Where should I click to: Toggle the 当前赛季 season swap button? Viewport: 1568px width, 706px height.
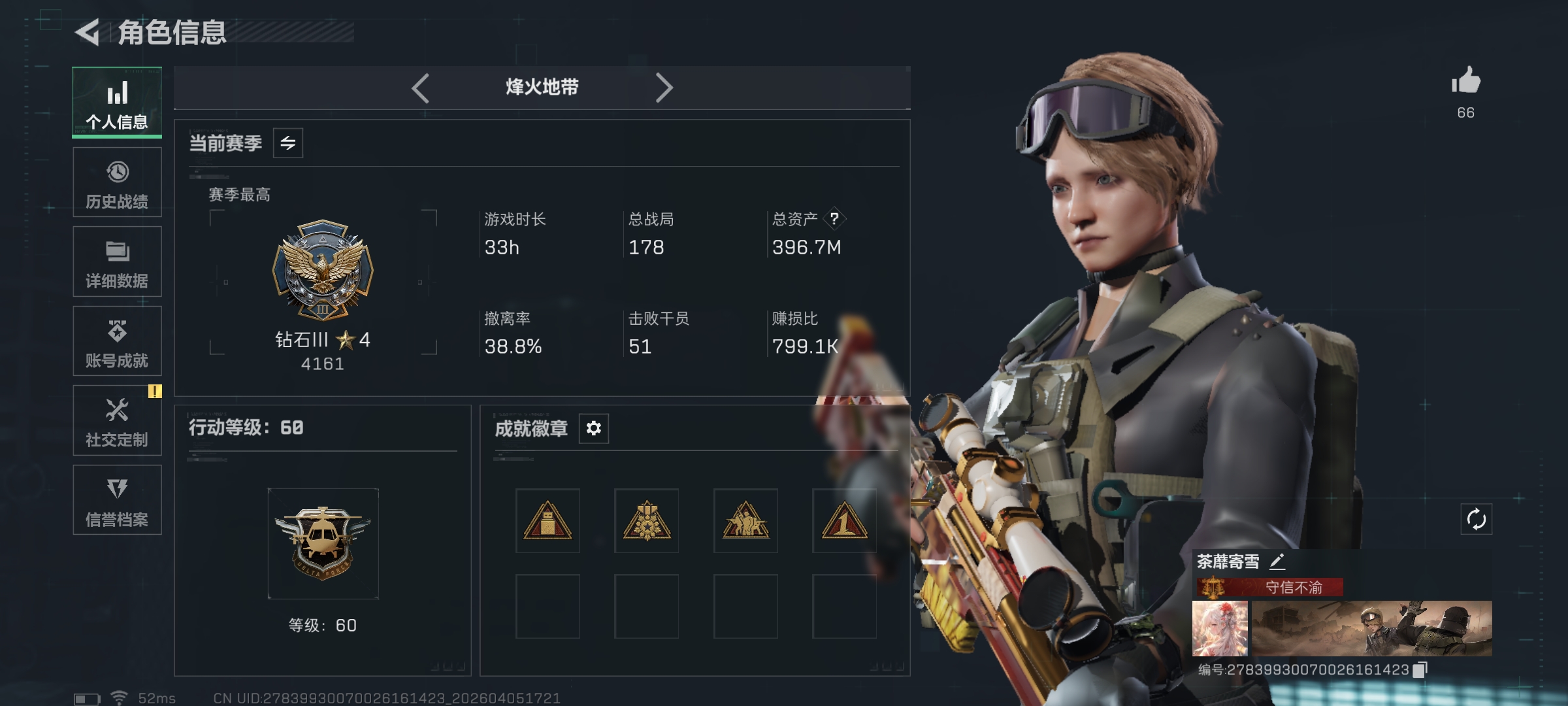(288, 143)
